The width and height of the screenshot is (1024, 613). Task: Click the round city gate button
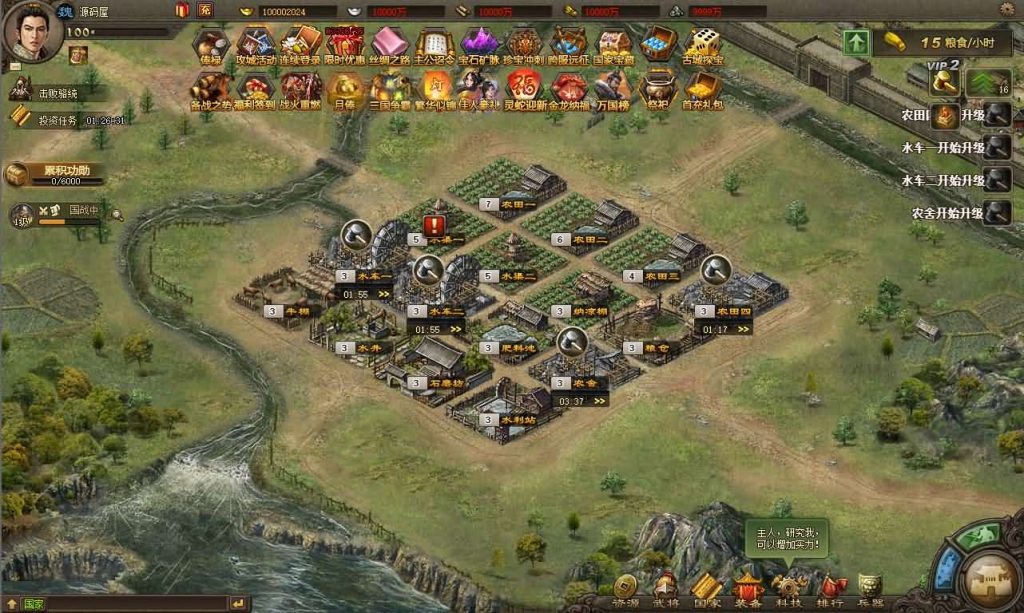pyautogui.click(x=992, y=581)
